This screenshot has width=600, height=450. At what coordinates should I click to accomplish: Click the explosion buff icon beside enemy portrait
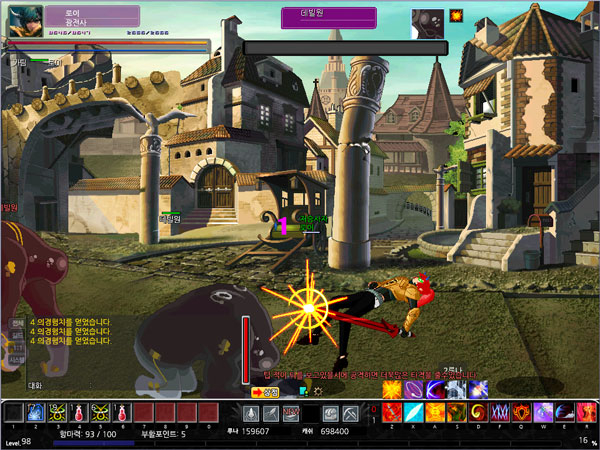click(x=456, y=16)
